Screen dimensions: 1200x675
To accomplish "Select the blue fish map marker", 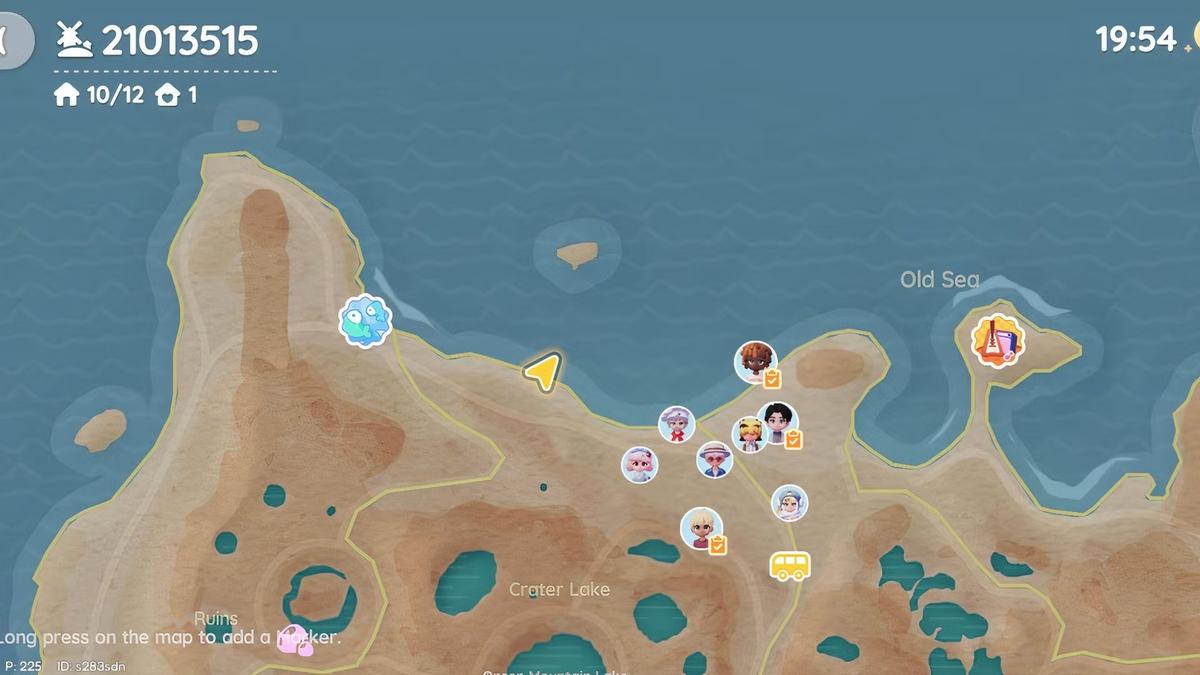I will click(365, 321).
